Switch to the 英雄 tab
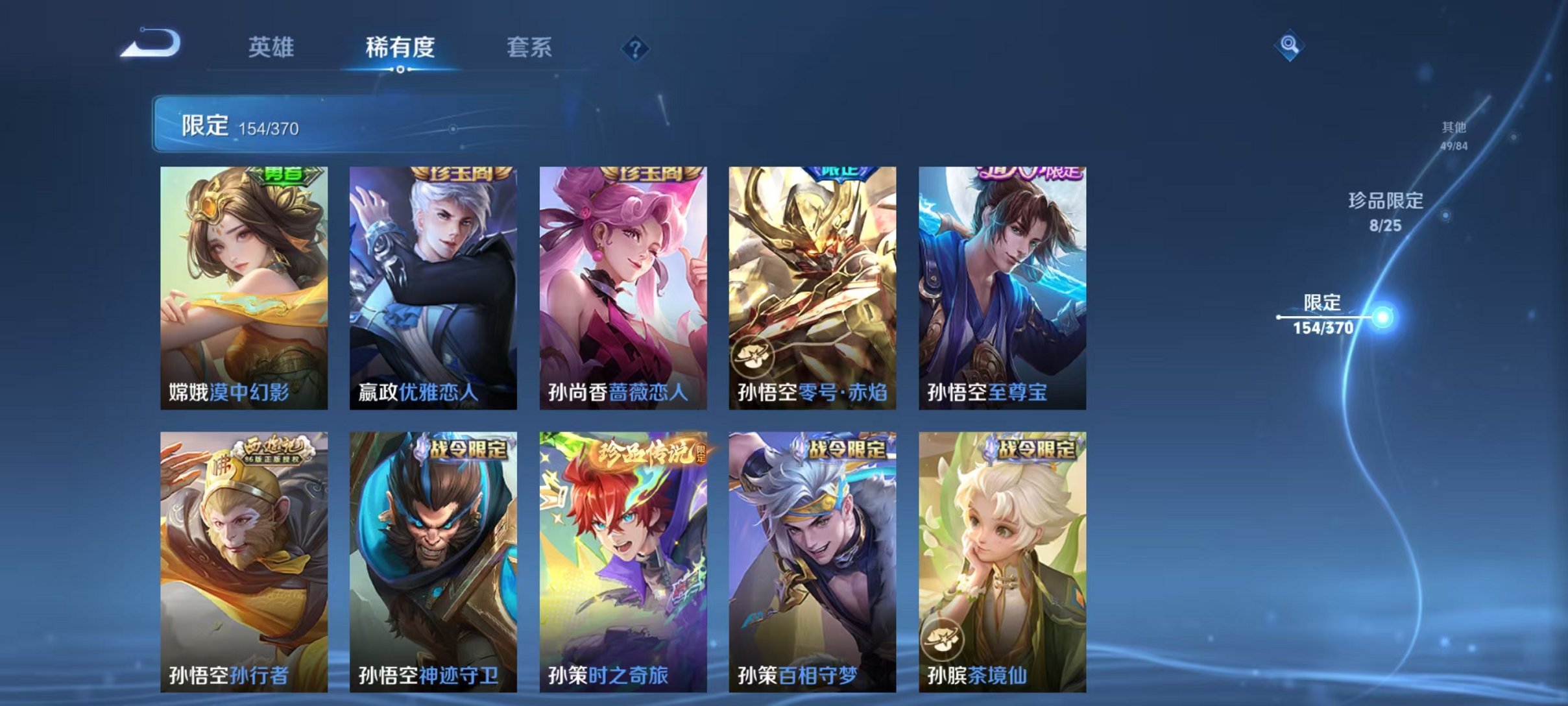1568x706 pixels. point(272,46)
